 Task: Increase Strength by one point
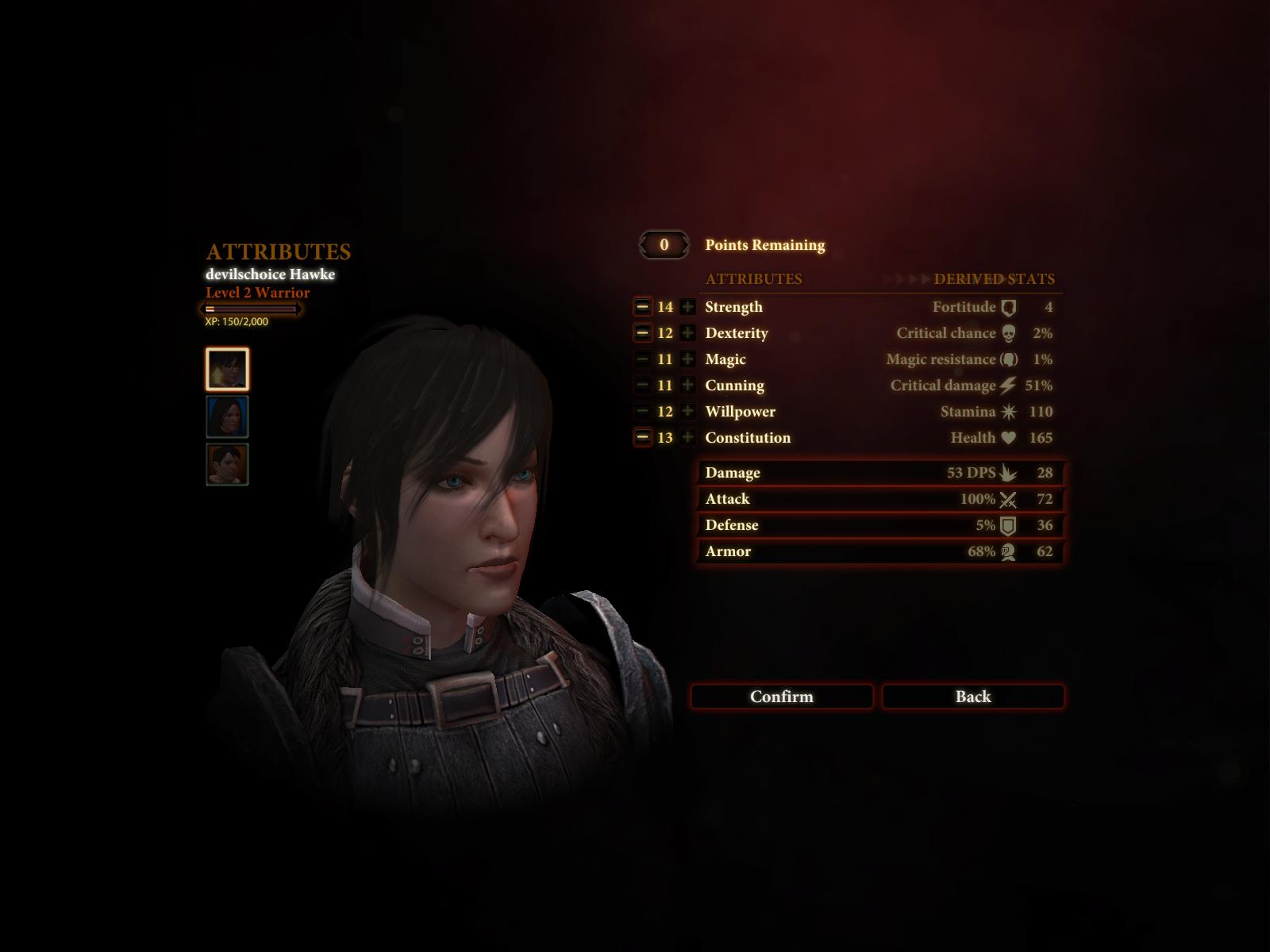pos(687,307)
